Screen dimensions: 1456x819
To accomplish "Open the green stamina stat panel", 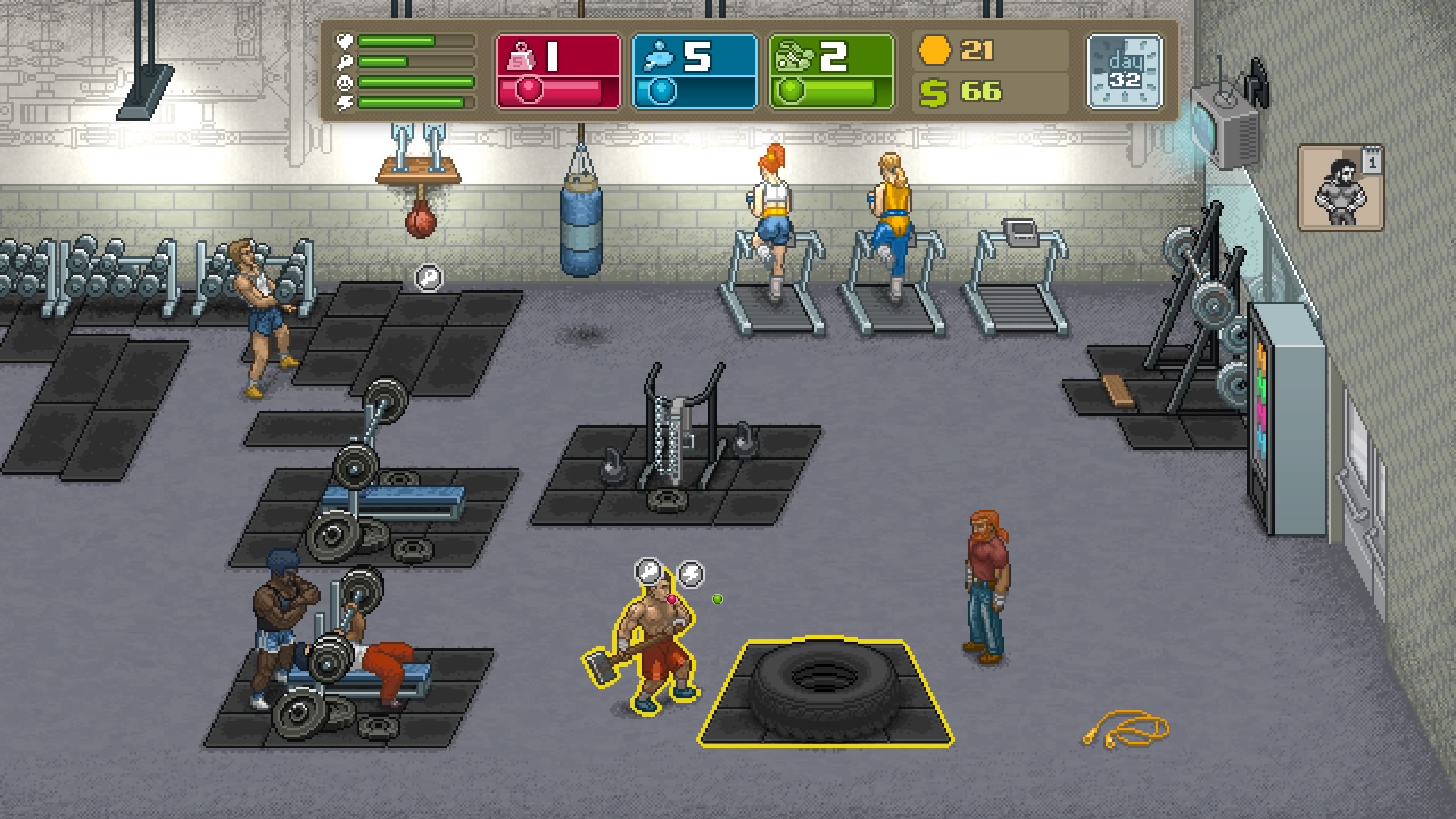I will point(831,72).
